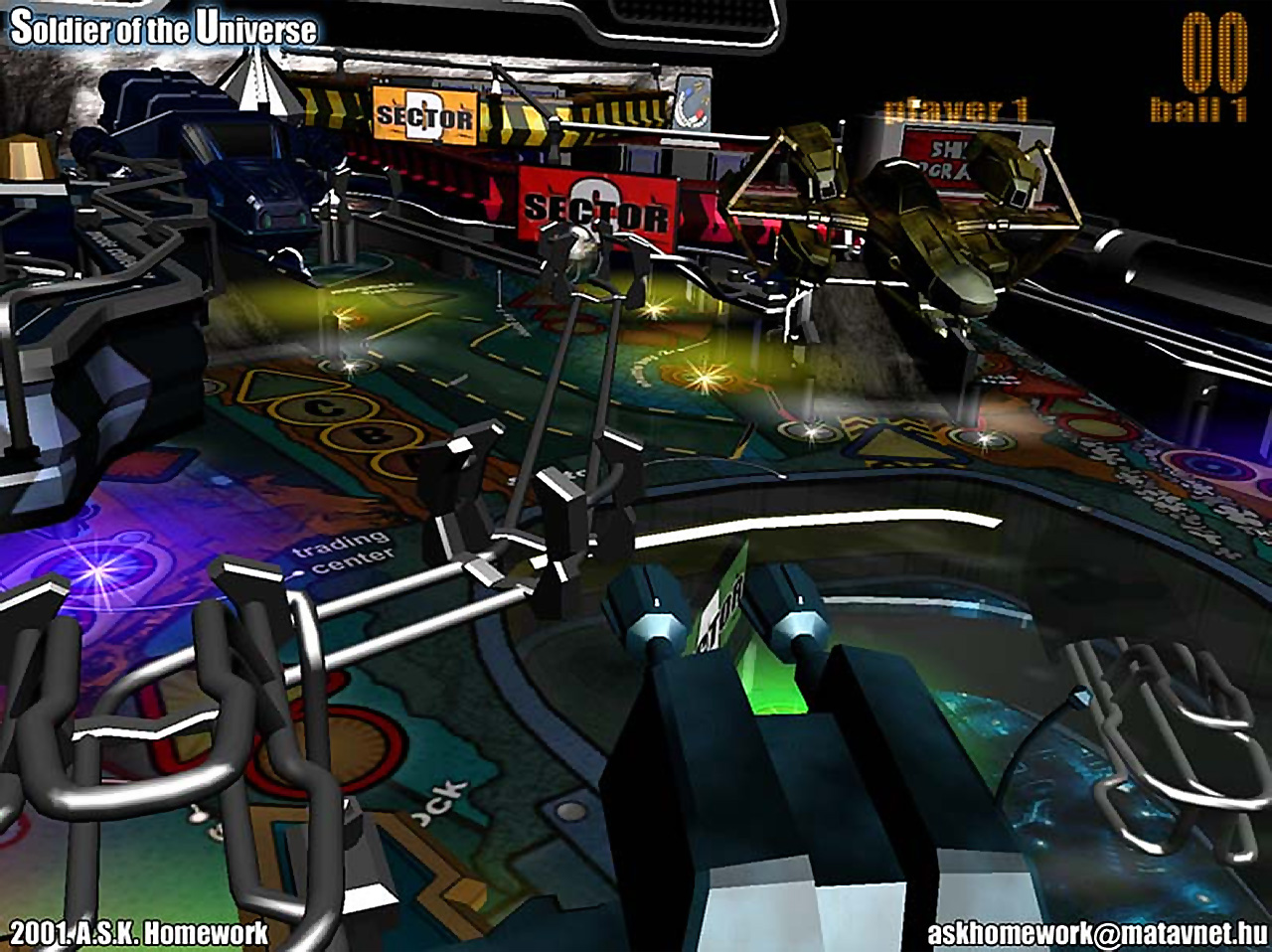Click the Soldier of the Universe title
1272x952 pixels.
tap(164, 29)
